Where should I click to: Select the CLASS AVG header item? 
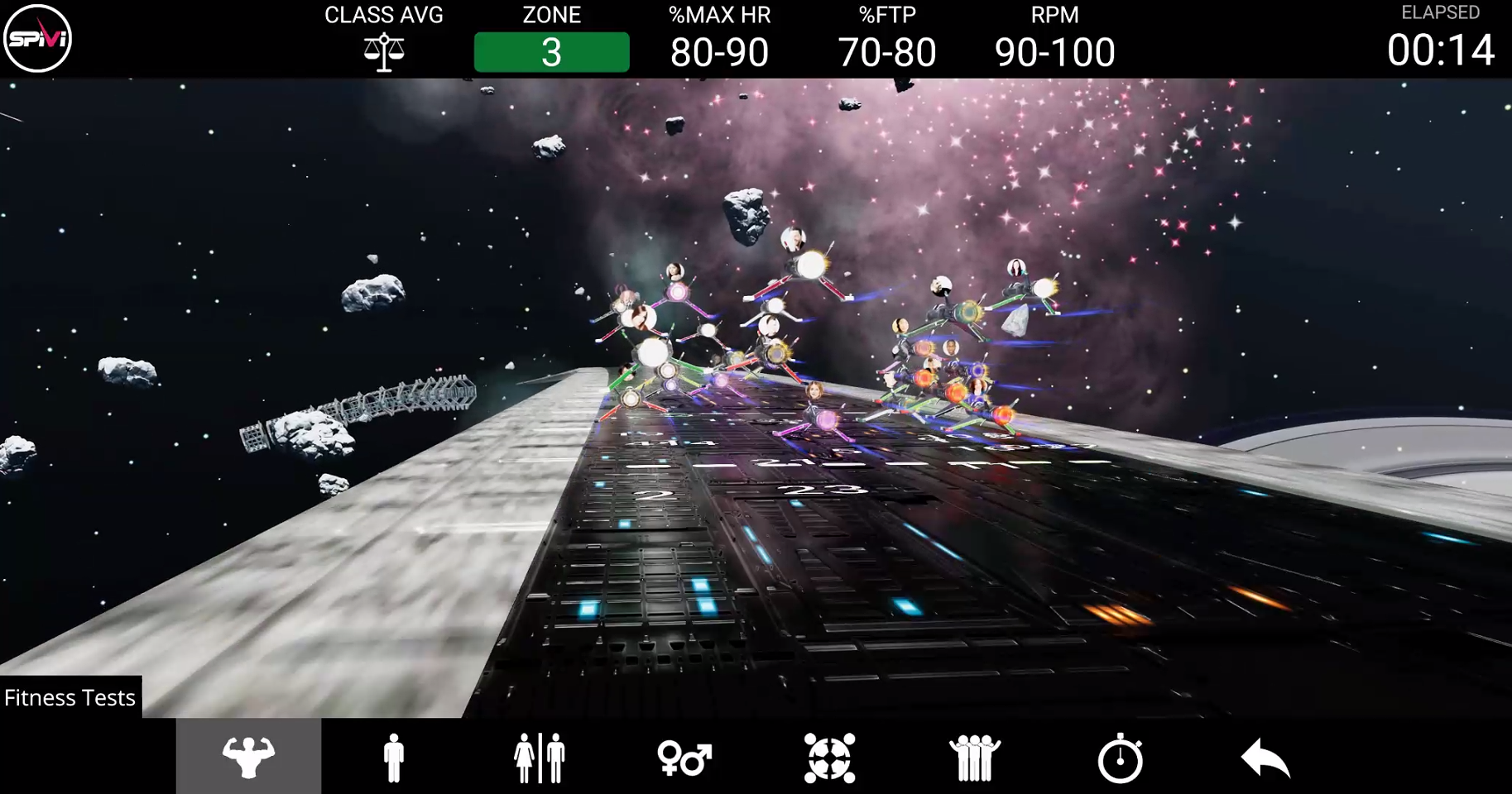384,15
